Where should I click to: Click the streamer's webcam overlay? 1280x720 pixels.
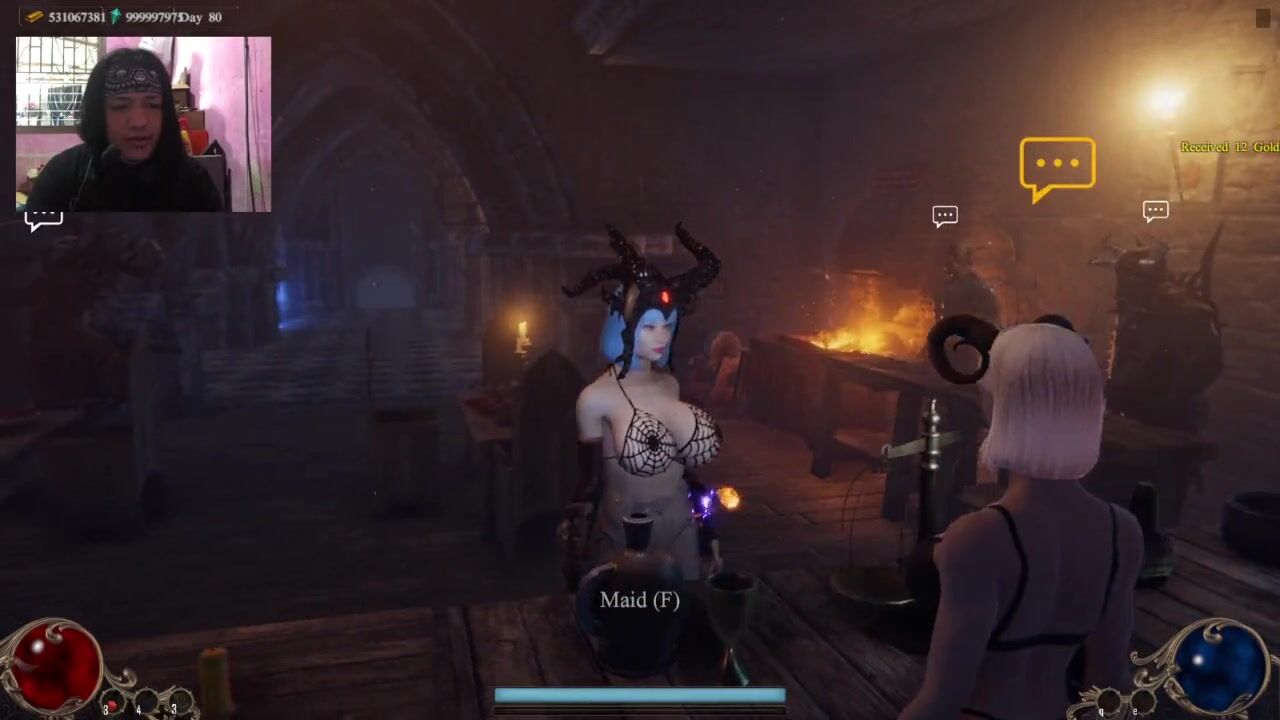tap(143, 124)
